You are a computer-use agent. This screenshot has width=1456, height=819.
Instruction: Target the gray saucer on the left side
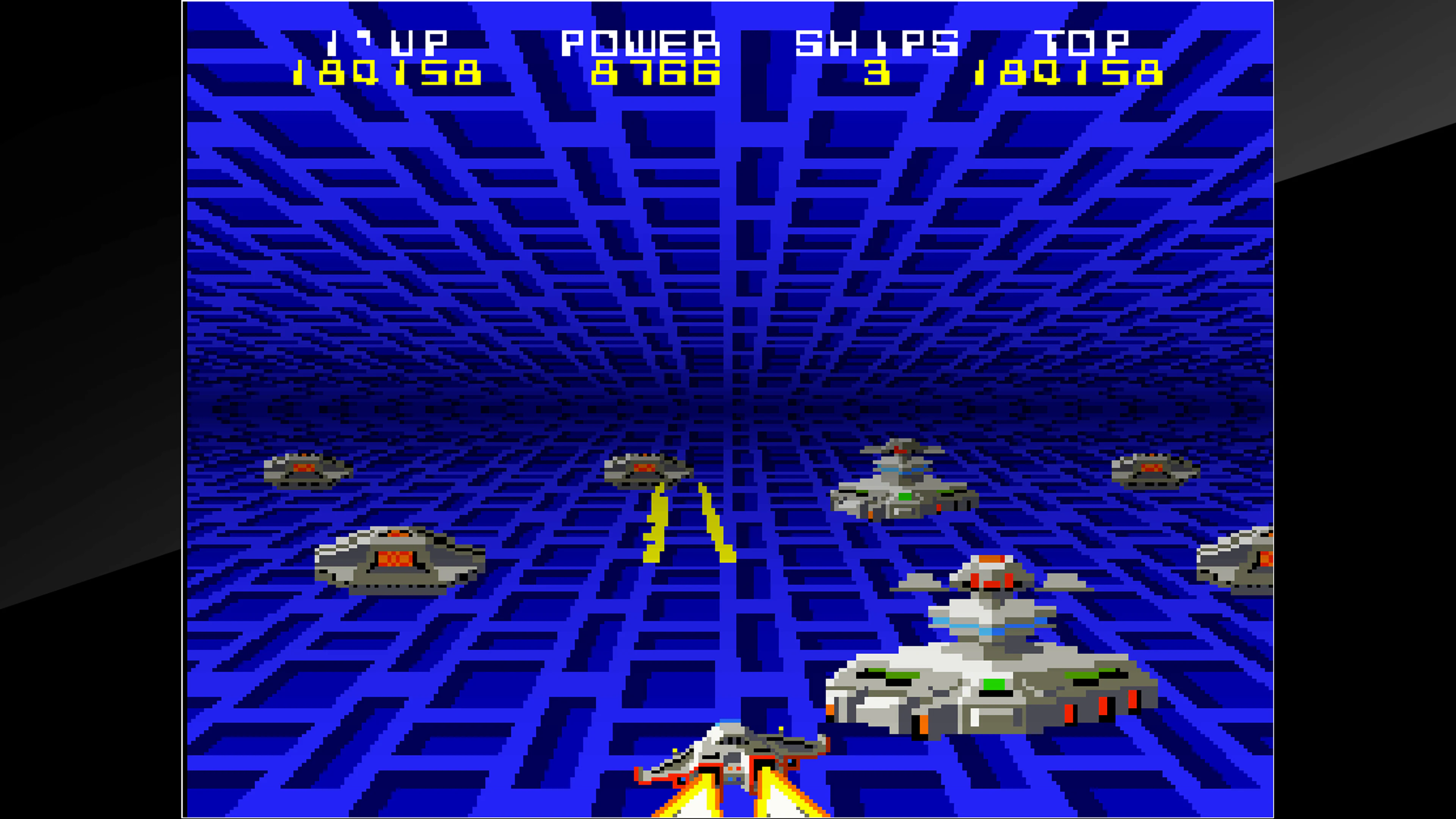click(395, 560)
